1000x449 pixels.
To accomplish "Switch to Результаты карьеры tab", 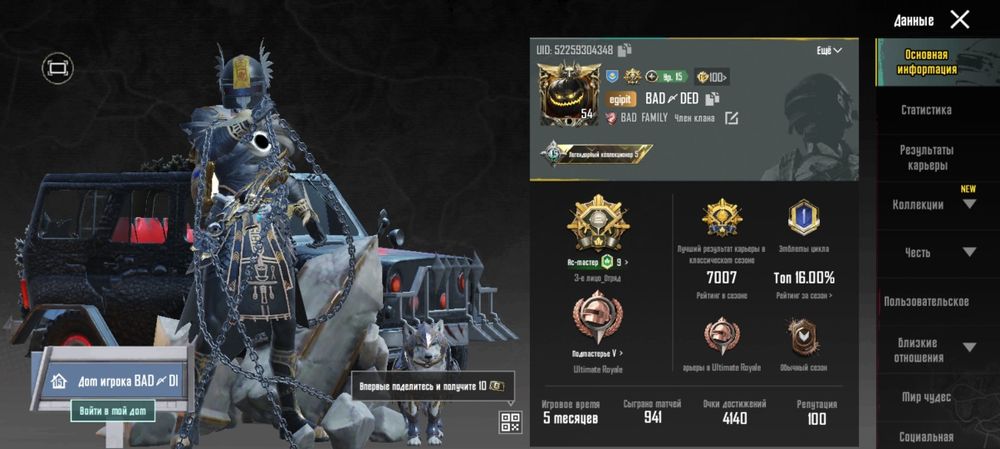I will [x=926, y=157].
